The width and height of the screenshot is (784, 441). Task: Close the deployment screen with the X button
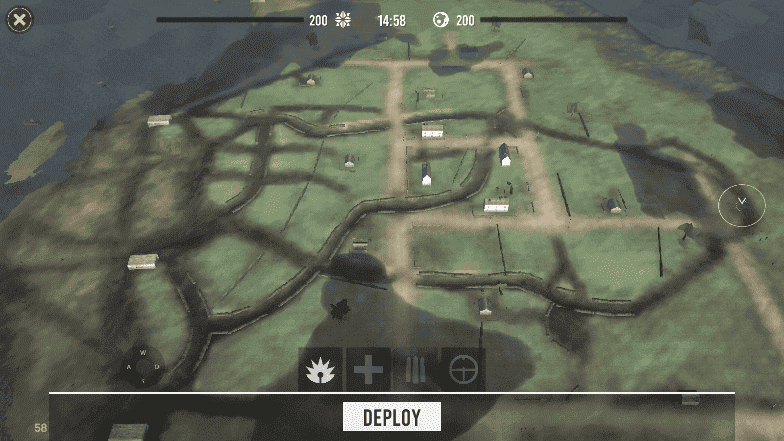[20, 19]
